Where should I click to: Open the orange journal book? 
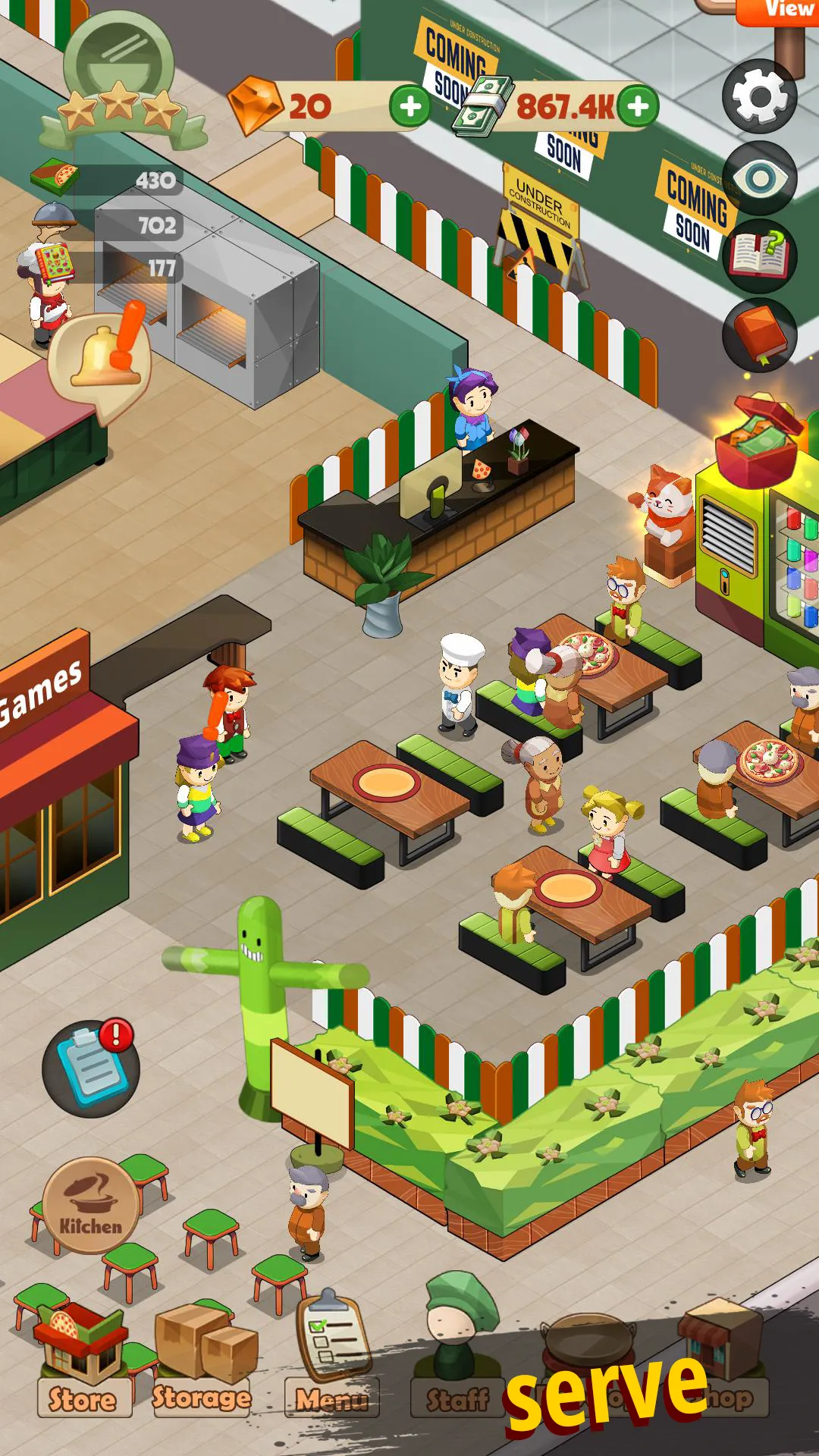759,334
